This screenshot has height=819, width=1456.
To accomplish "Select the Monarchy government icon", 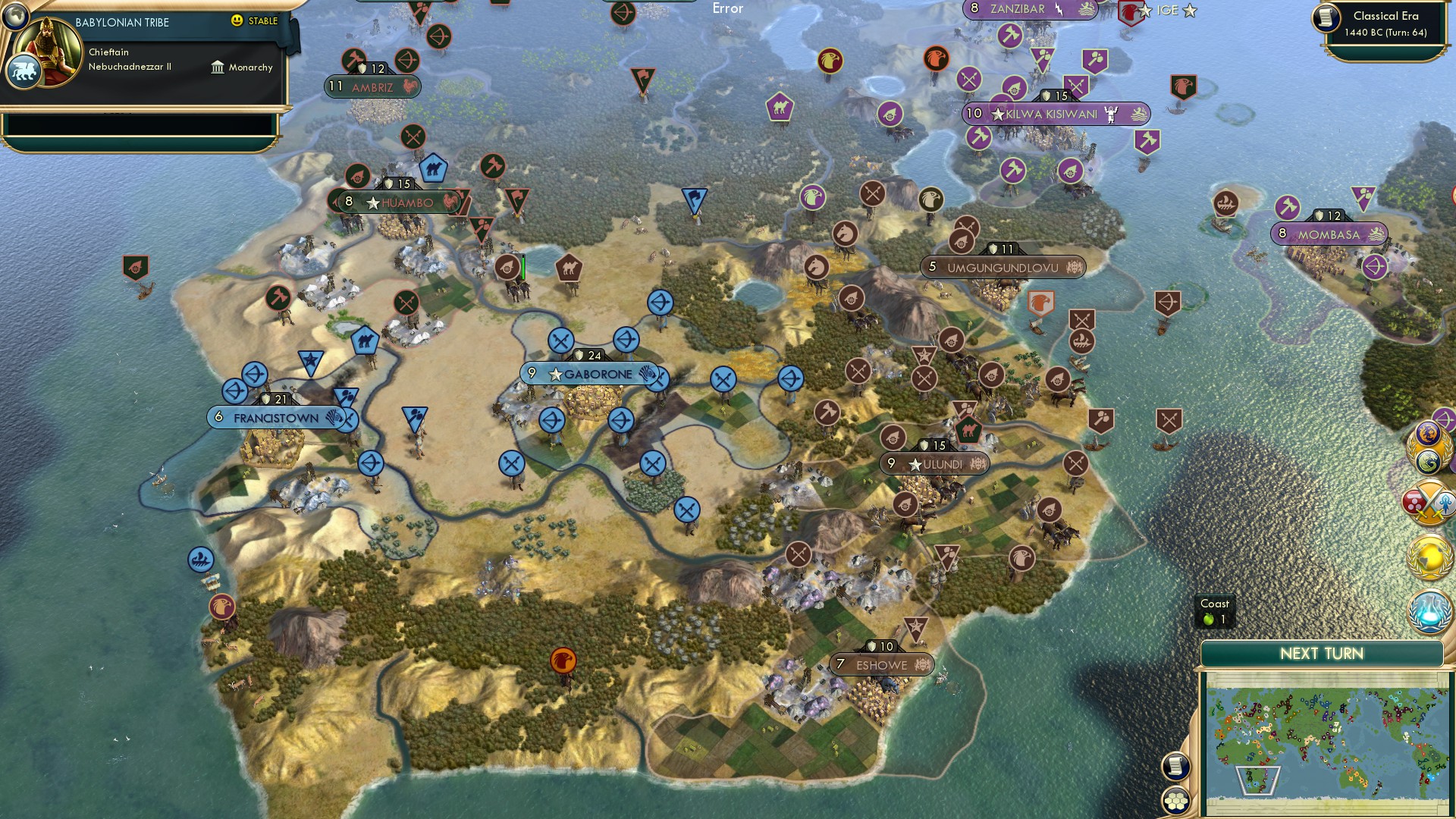I will (219, 67).
